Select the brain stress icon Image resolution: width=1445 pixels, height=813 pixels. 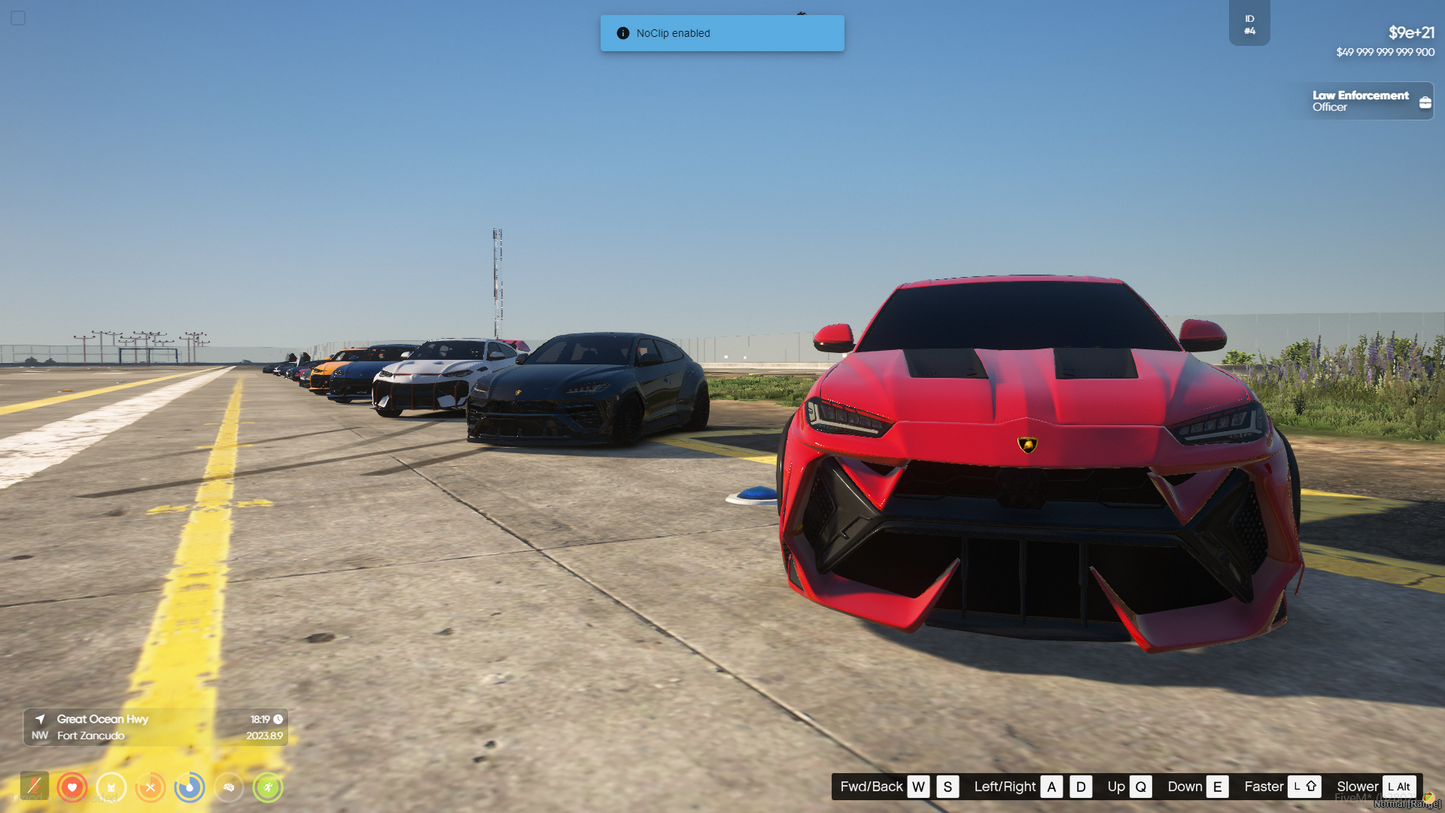[x=228, y=787]
